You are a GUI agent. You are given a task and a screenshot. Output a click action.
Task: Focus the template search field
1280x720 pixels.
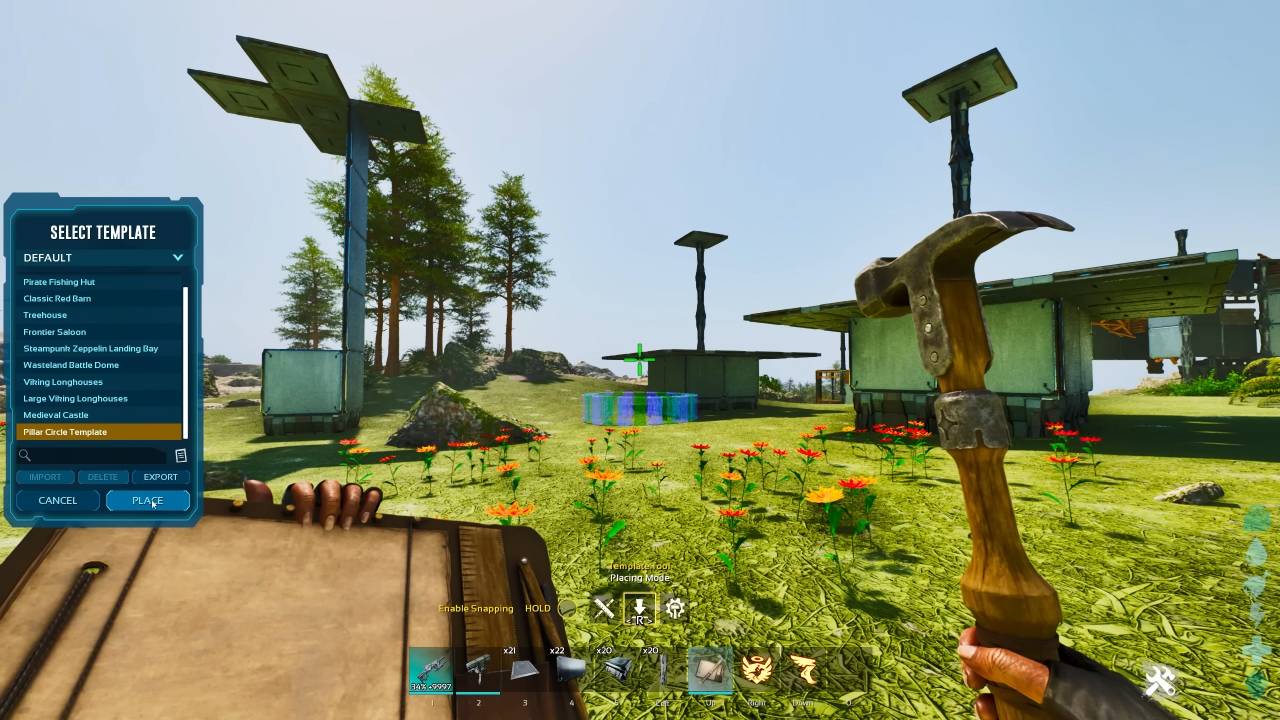coord(95,456)
